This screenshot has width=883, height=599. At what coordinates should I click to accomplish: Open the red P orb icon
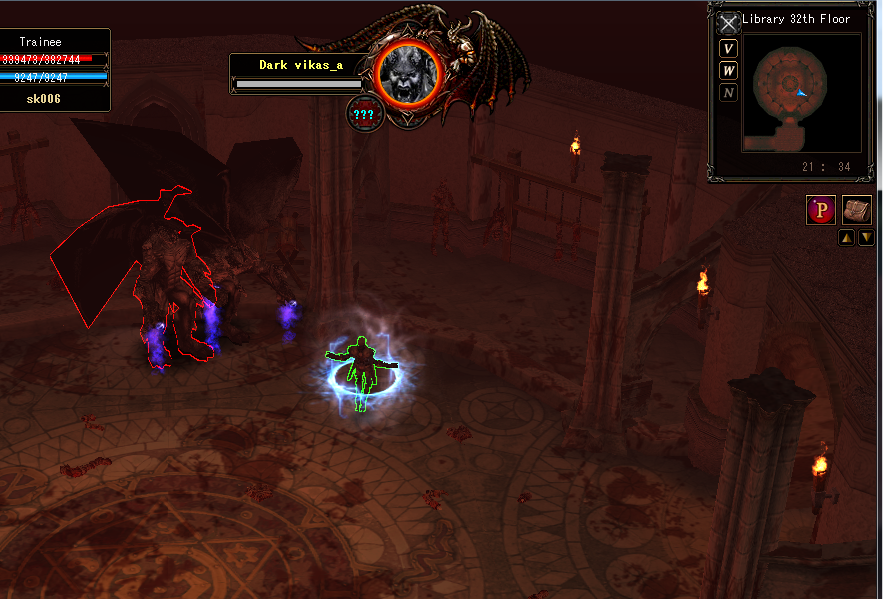821,211
